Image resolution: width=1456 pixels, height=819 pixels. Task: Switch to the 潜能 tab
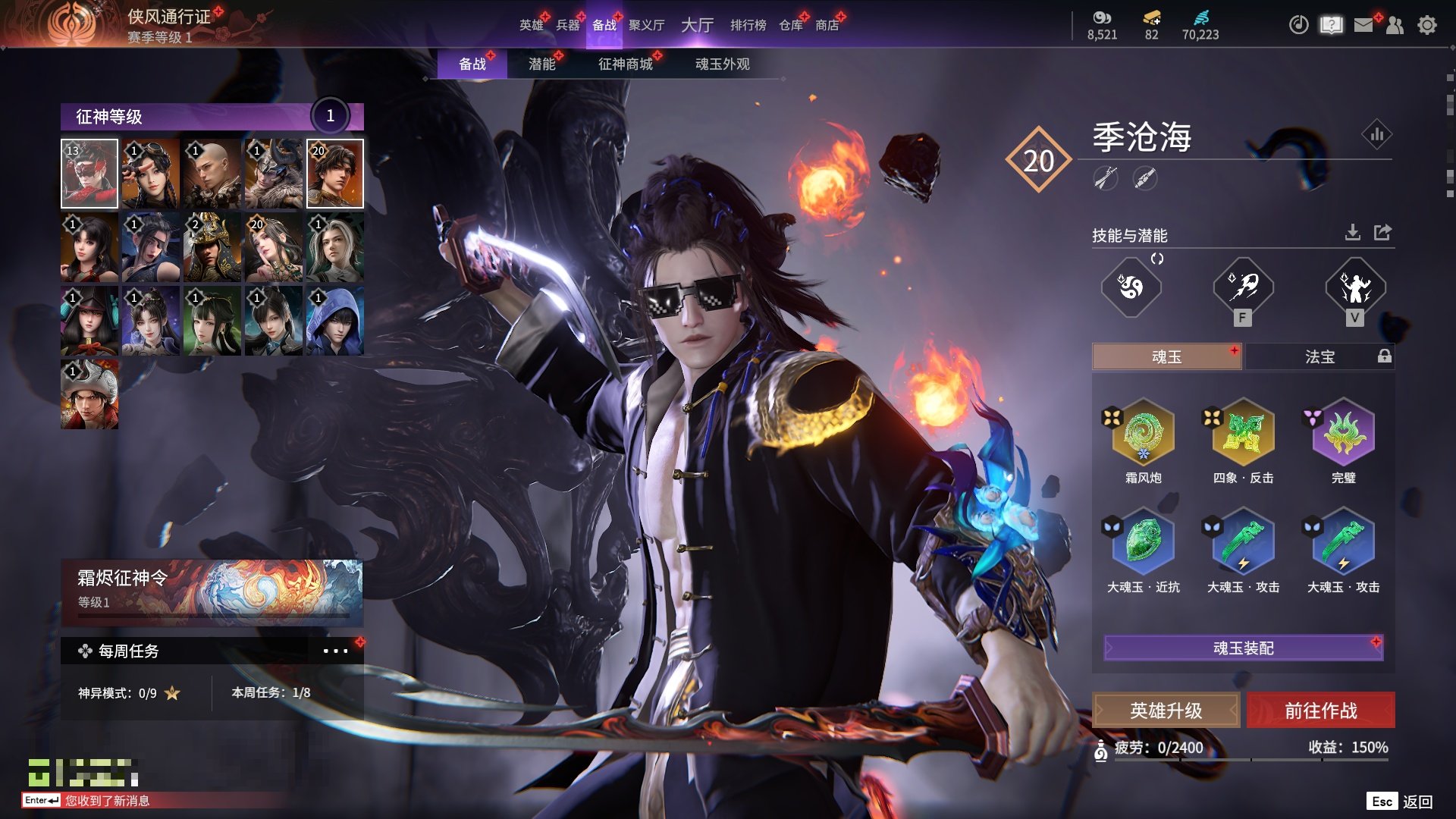click(x=541, y=64)
